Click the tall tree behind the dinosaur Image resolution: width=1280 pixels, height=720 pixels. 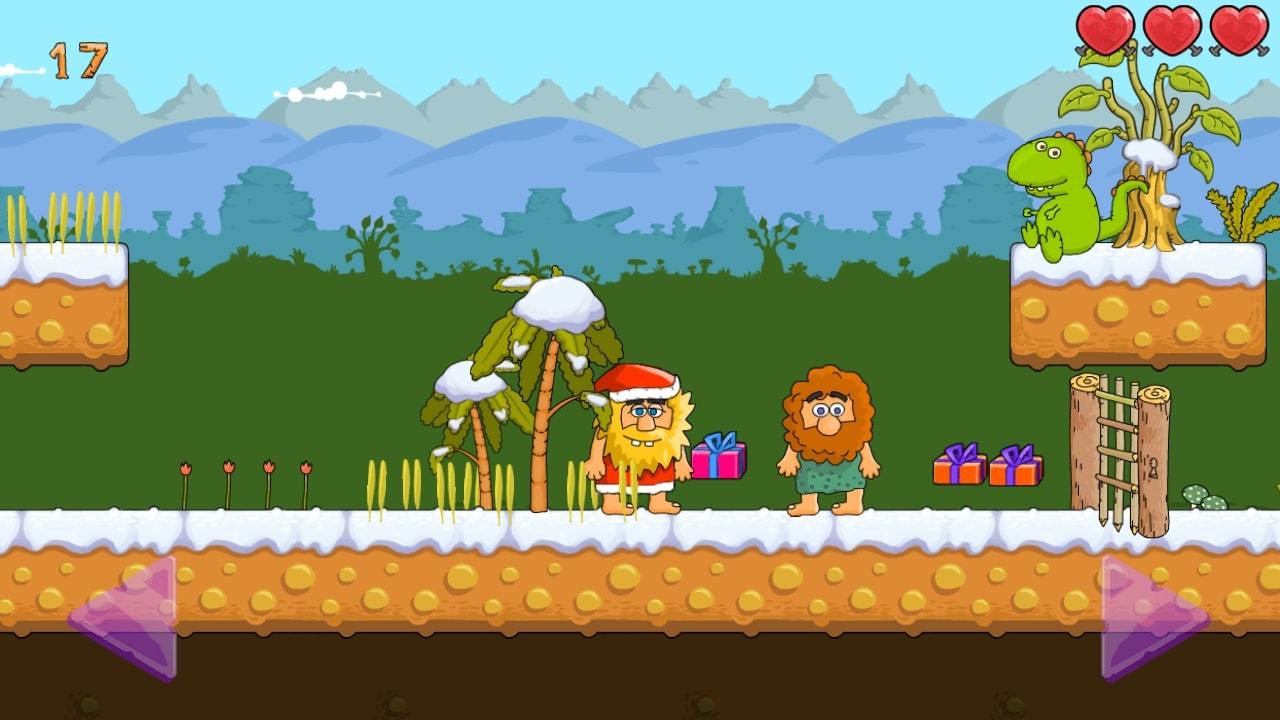tap(1150, 150)
